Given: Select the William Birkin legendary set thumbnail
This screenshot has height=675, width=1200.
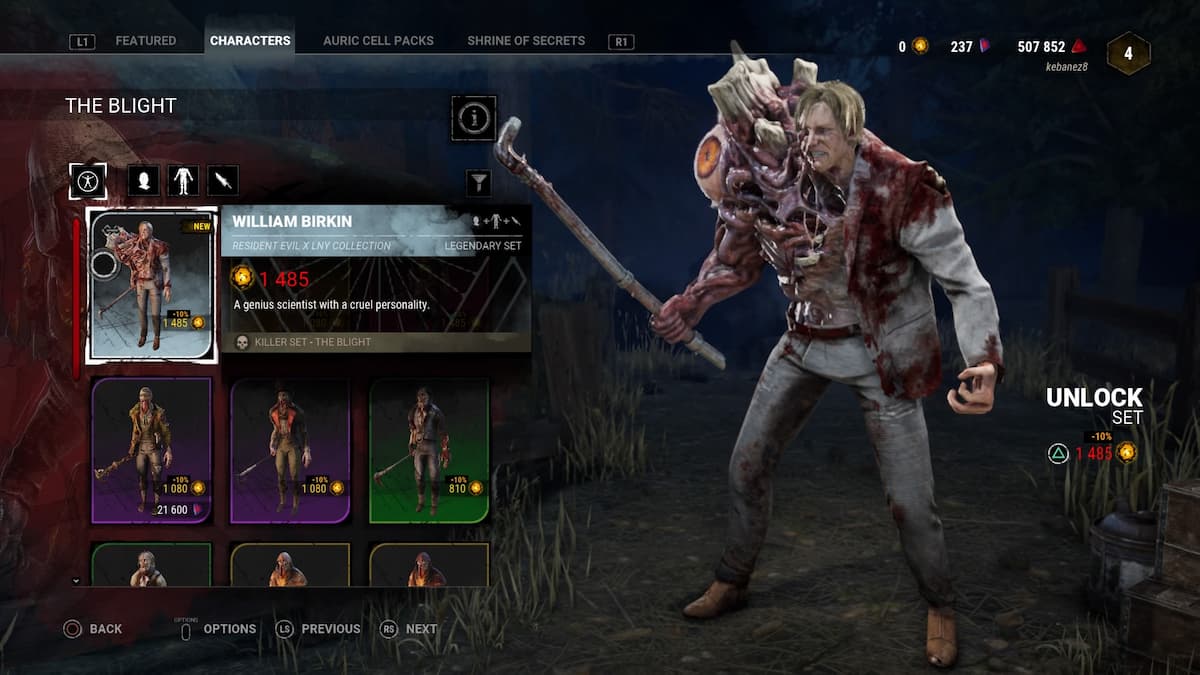Looking at the screenshot, I should 151,285.
